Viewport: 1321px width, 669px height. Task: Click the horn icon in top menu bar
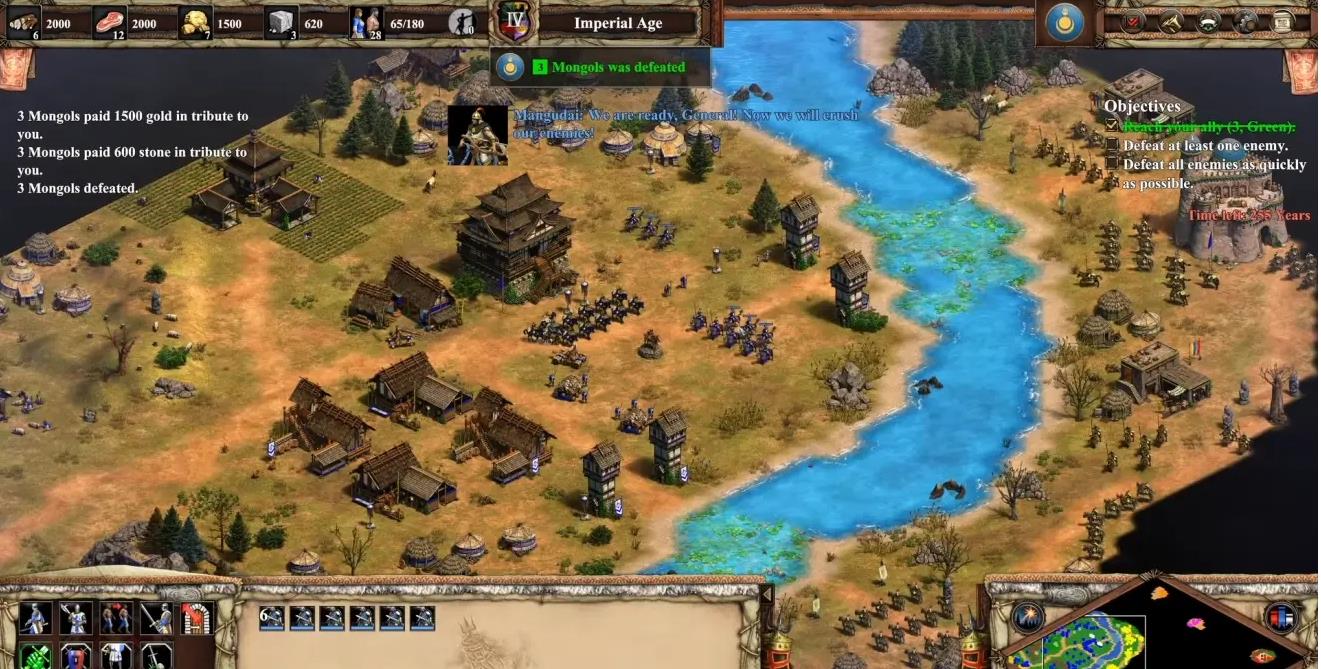1171,21
